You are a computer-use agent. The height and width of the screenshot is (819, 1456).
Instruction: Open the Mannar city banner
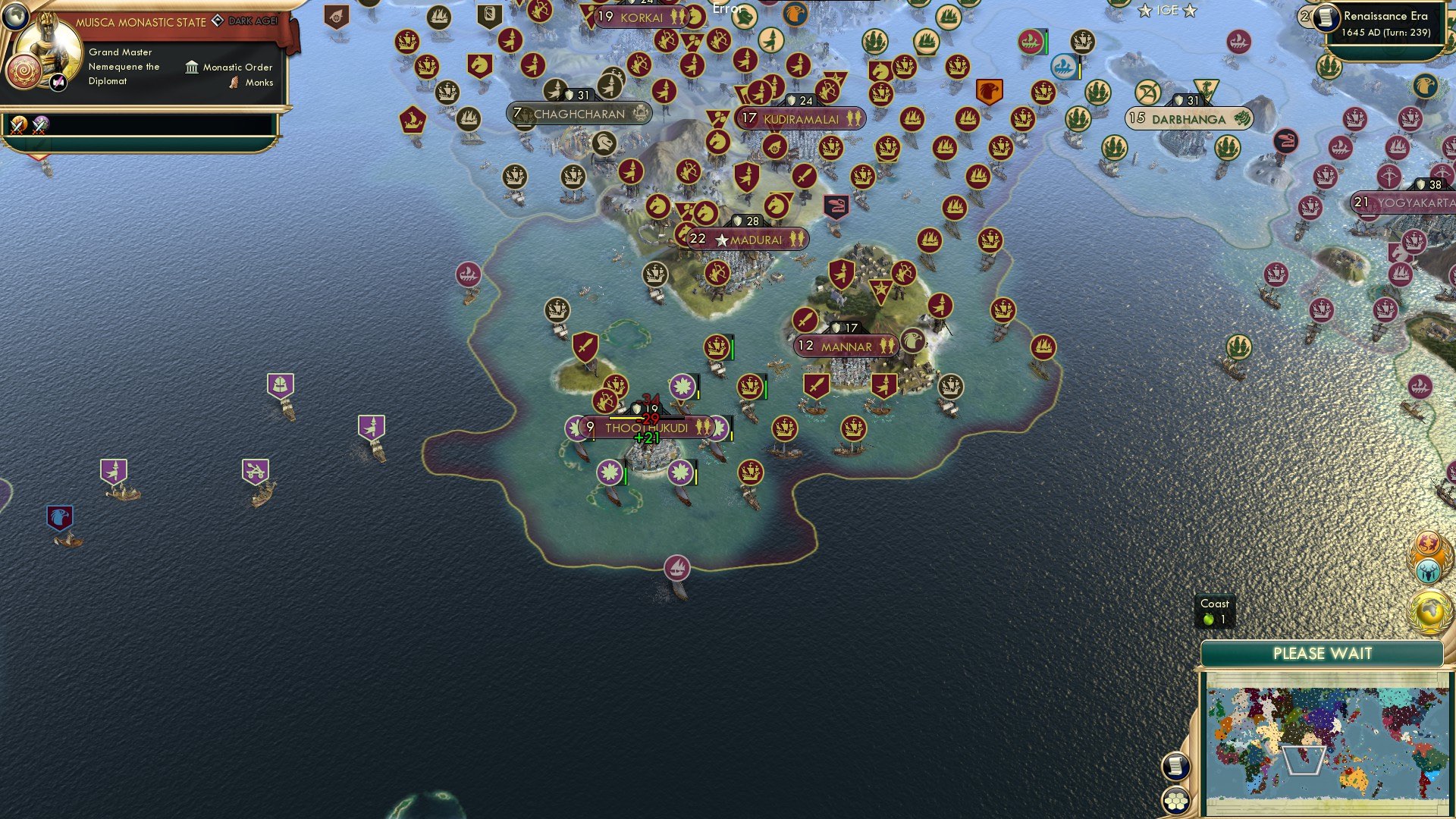pos(846,346)
